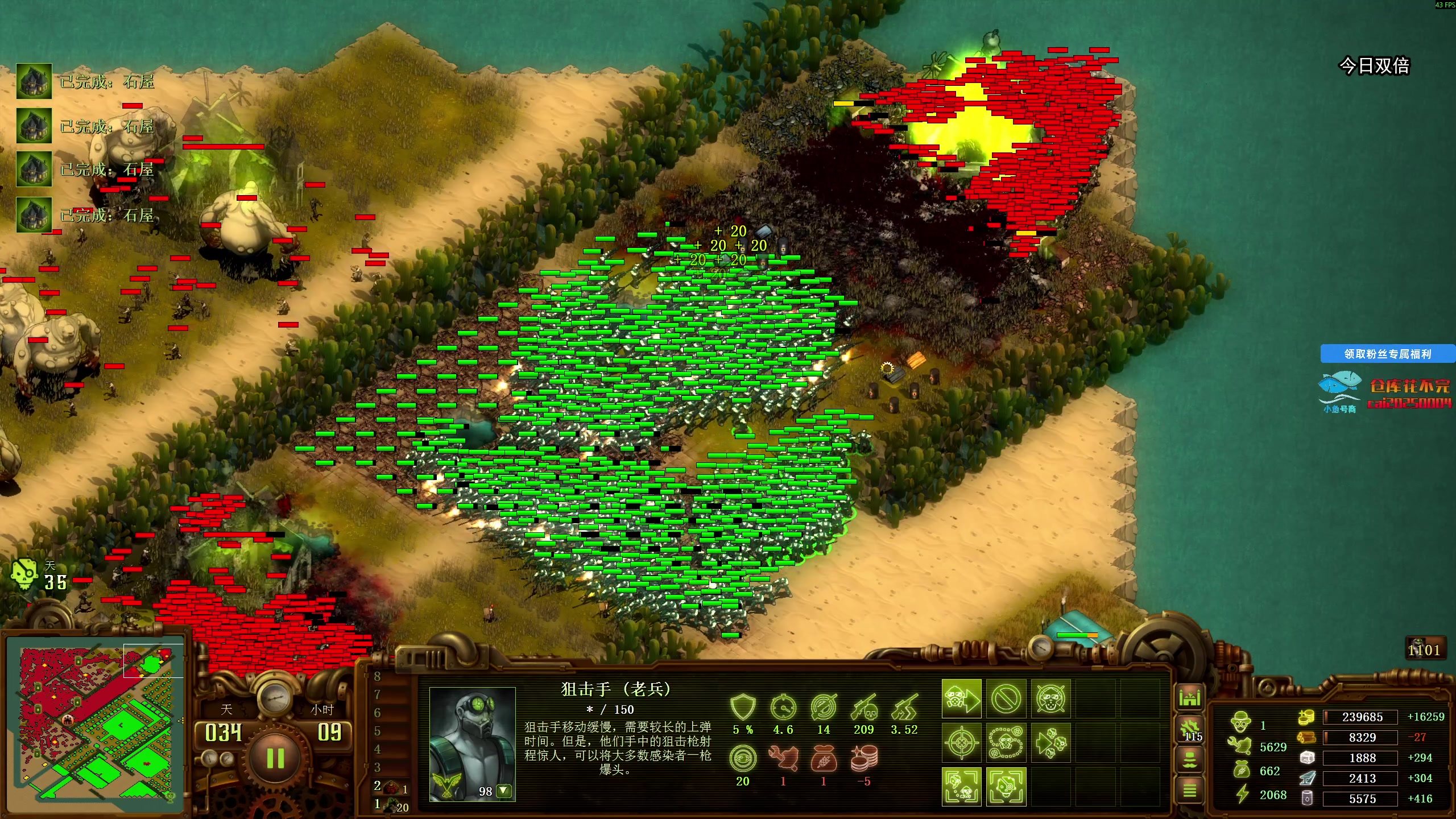This screenshot has width=1456, height=819.
Task: Select the hold position crossed-soldier command
Action: click(x=1050, y=698)
